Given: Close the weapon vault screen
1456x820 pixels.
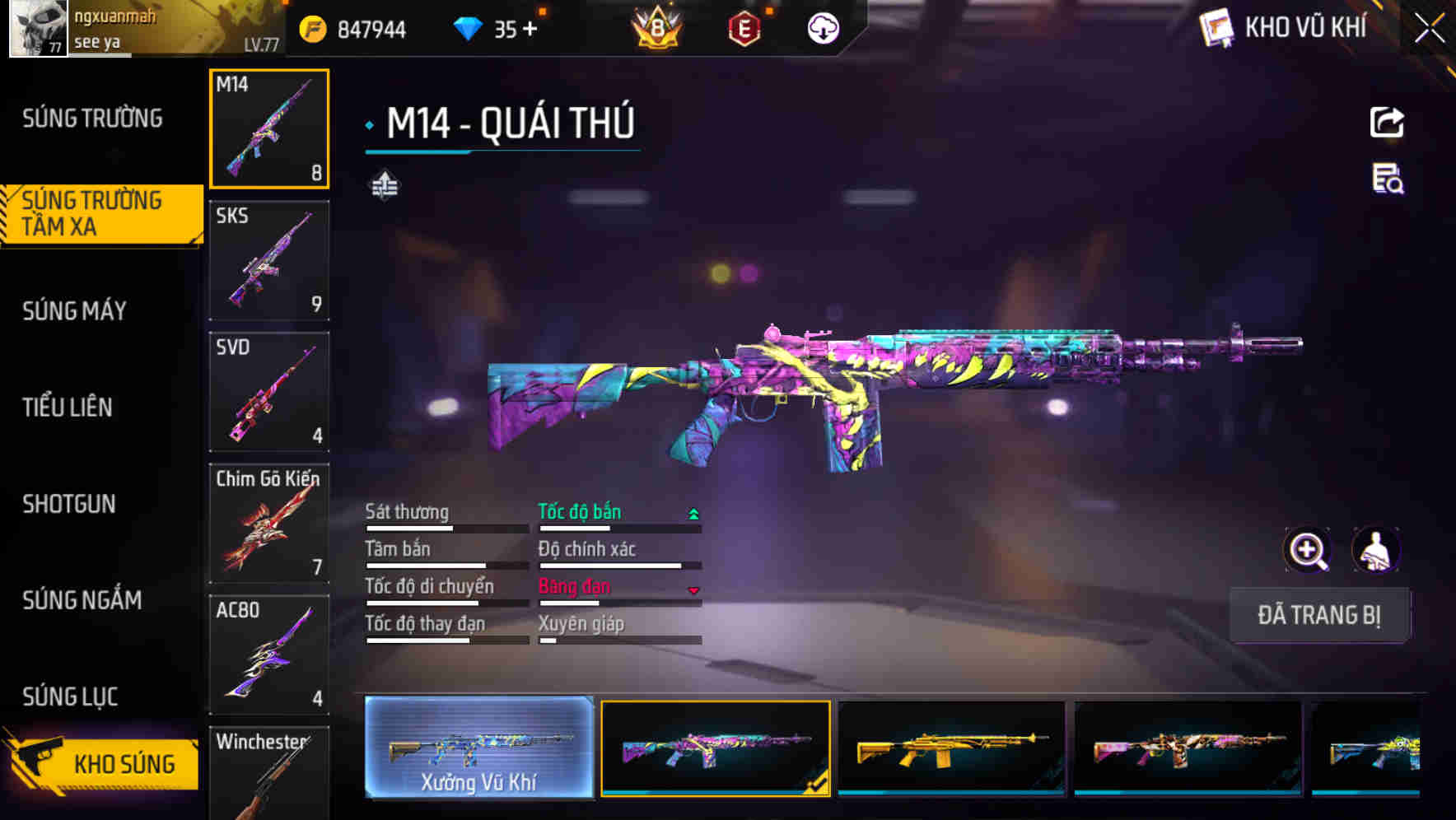Looking at the screenshot, I should click(1430, 29).
